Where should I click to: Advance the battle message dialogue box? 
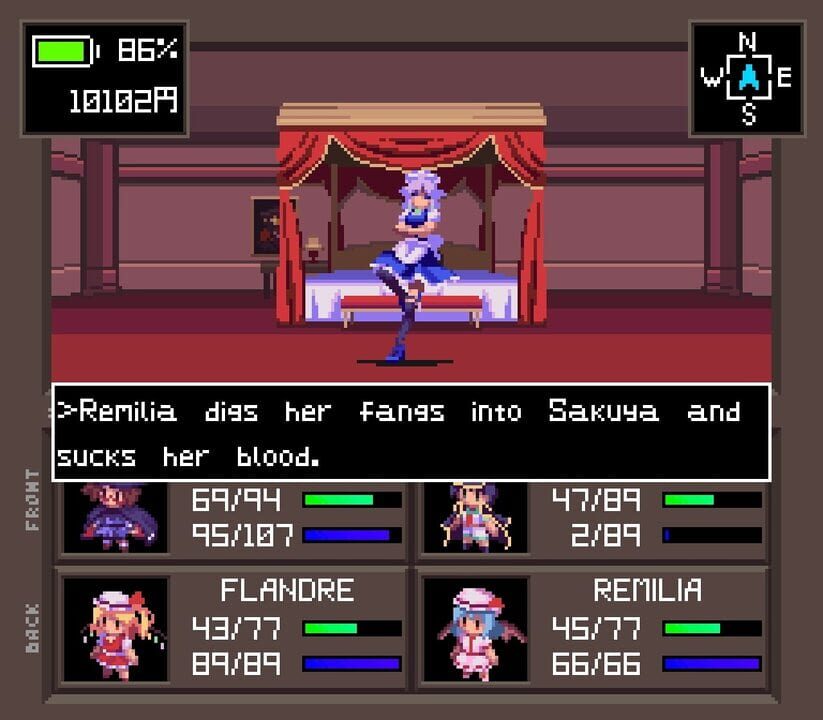[x=411, y=432]
